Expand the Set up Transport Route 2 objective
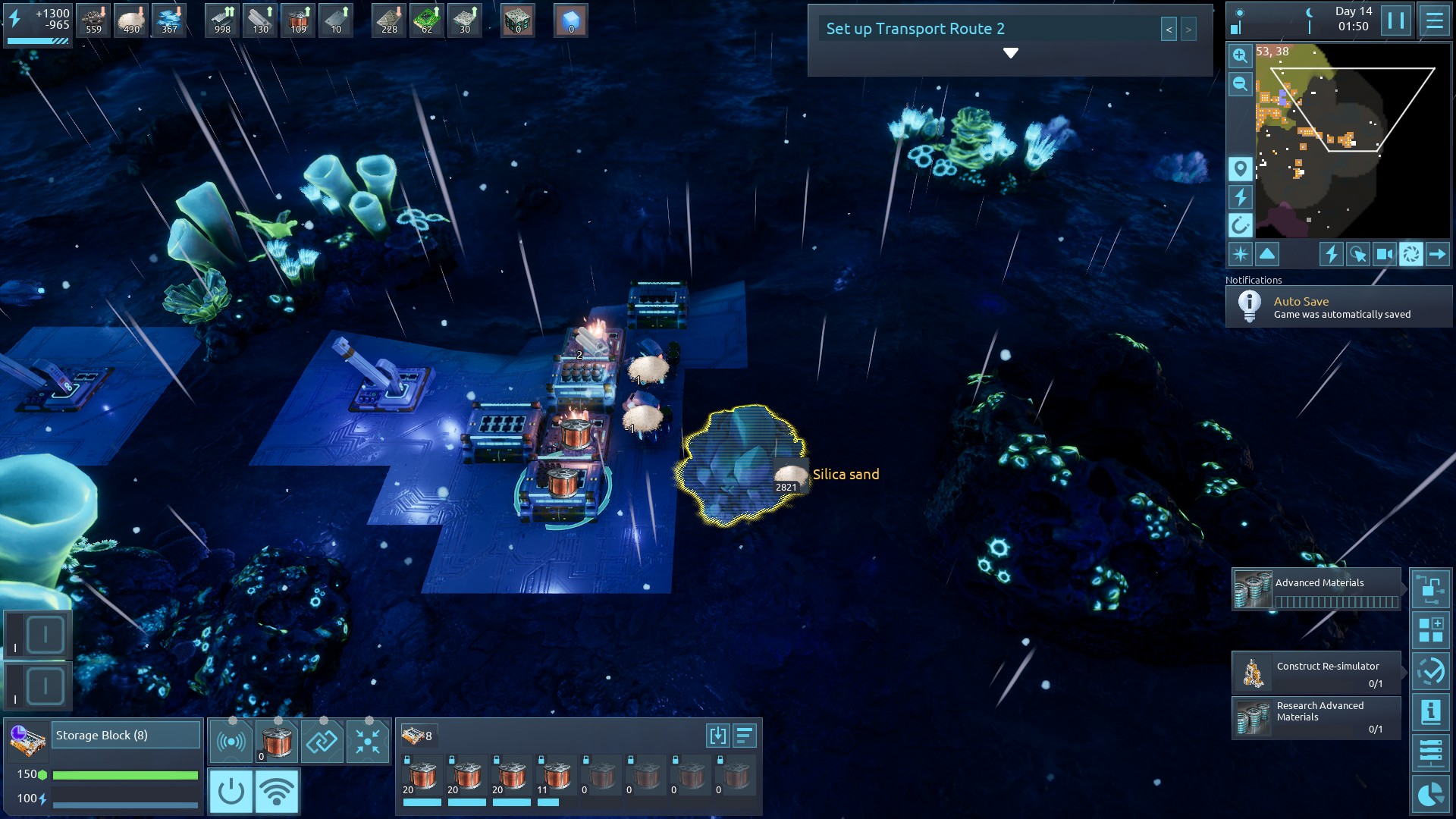 (1010, 53)
